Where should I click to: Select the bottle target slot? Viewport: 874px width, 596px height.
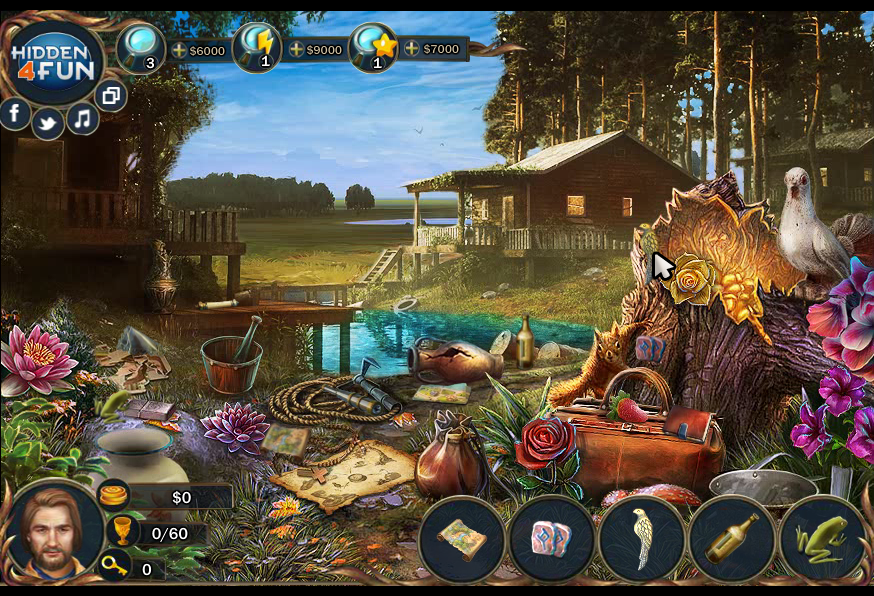(731, 539)
